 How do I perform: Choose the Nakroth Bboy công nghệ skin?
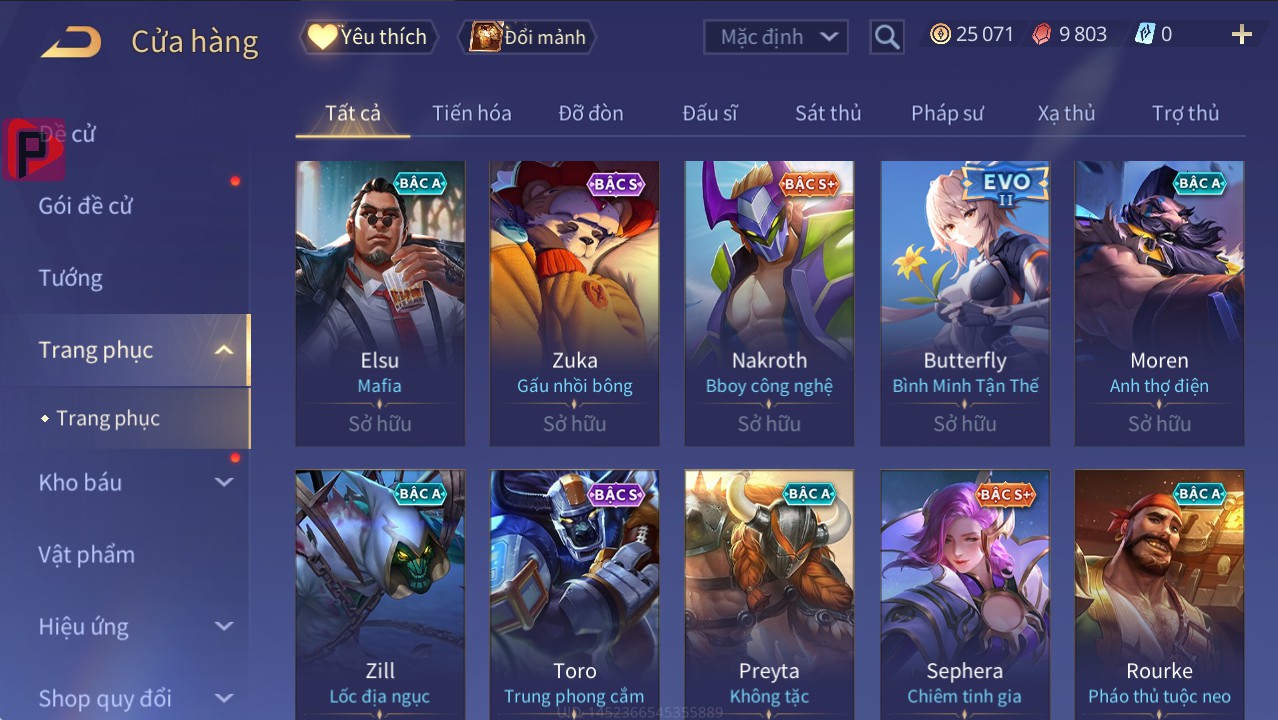(x=769, y=302)
